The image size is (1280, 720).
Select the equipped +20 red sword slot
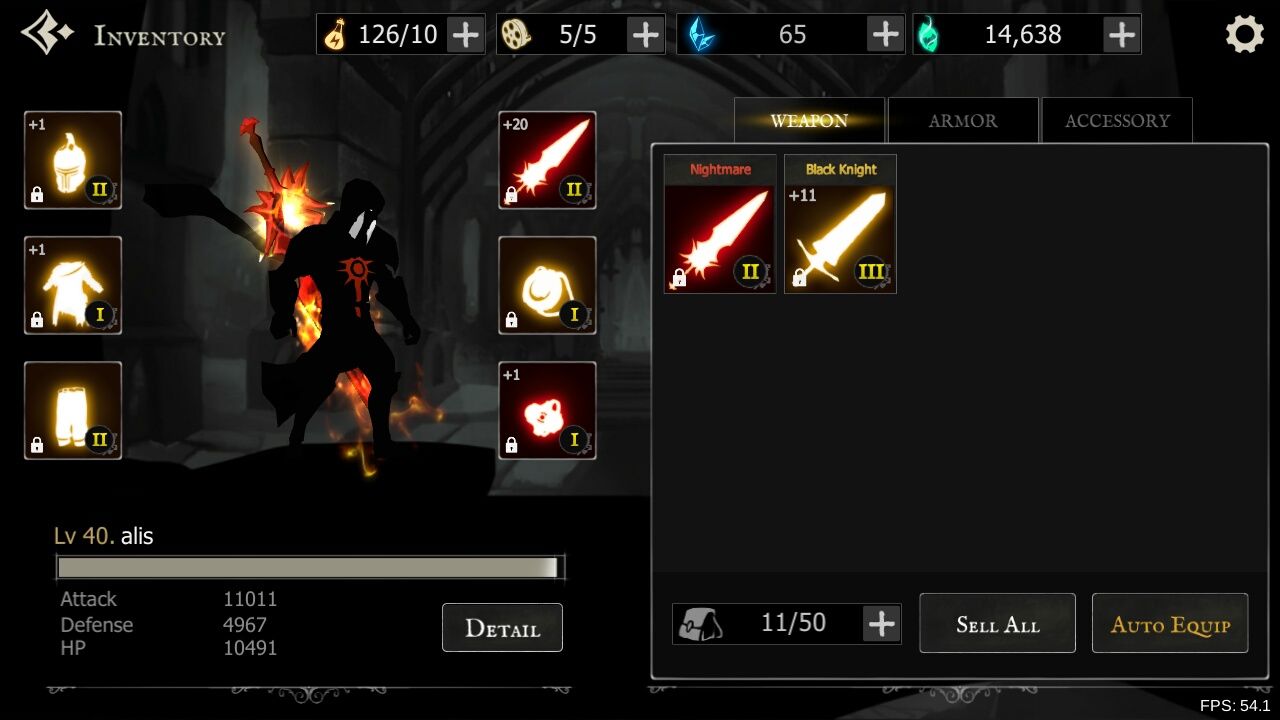click(x=547, y=160)
